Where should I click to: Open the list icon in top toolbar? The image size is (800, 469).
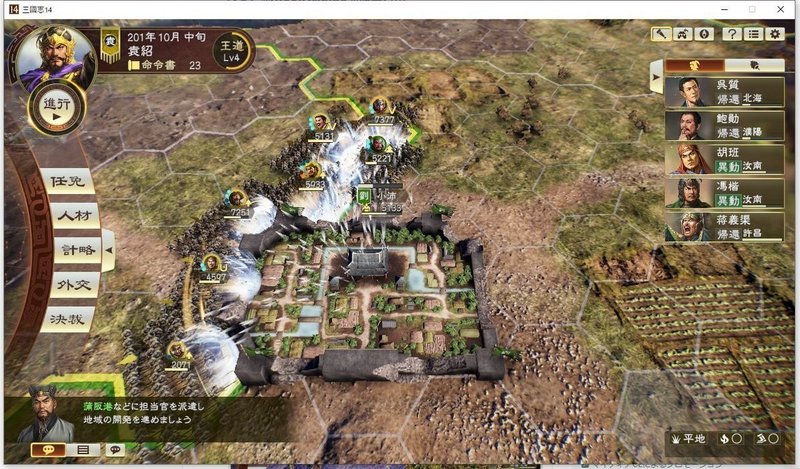pyautogui.click(x=754, y=34)
